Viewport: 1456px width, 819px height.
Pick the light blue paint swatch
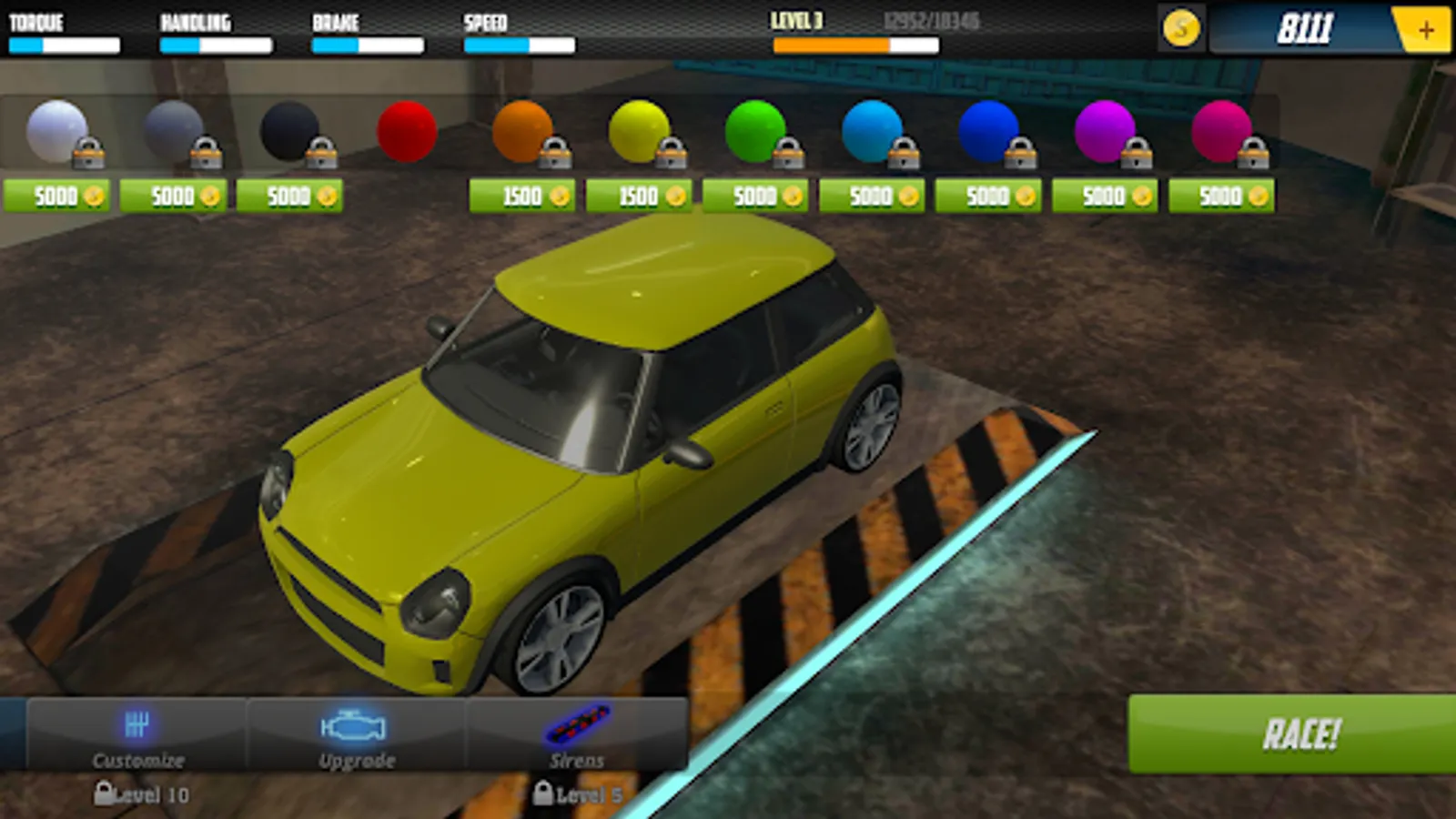click(872, 132)
